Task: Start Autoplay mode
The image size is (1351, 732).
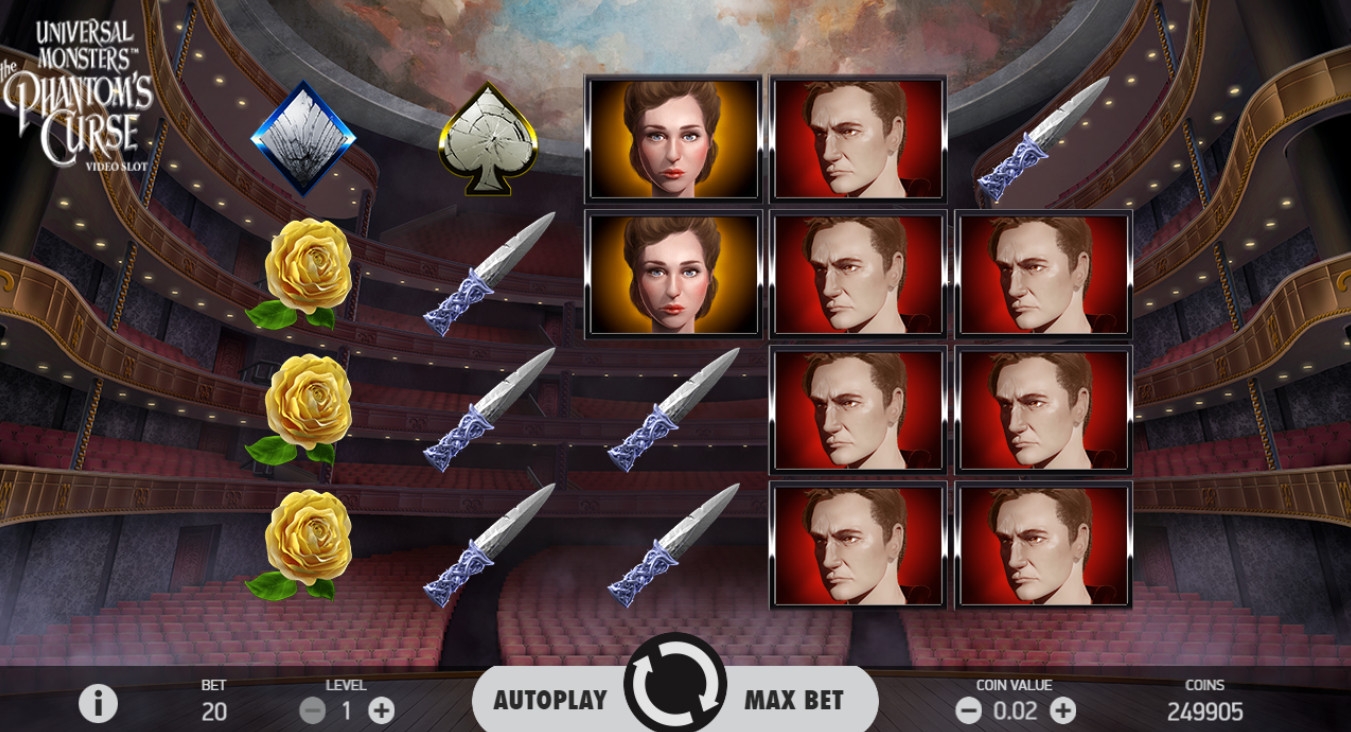Action: coord(550,700)
